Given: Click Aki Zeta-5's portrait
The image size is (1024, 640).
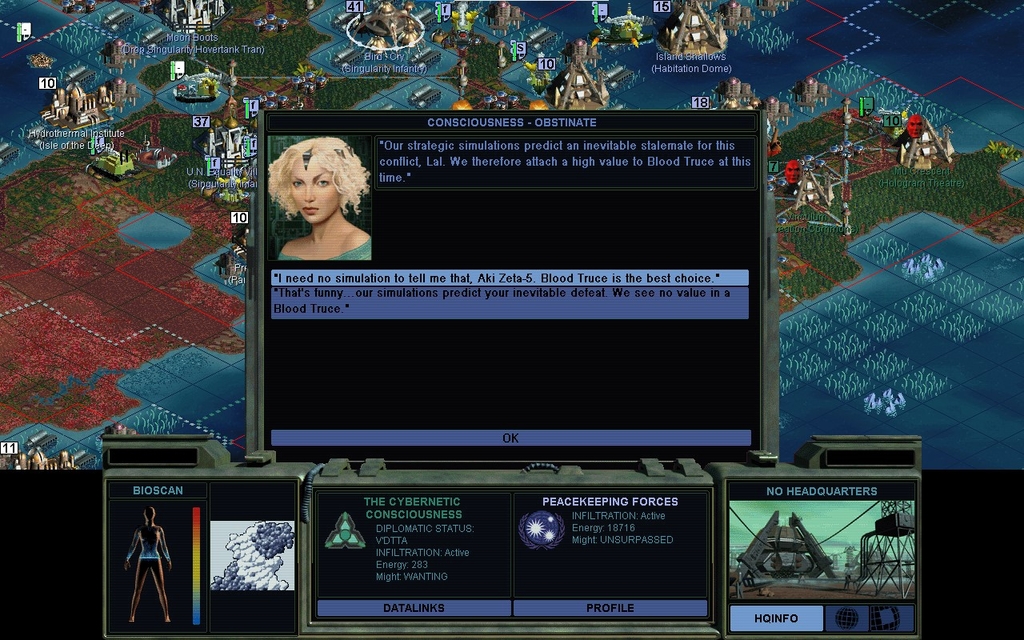Looking at the screenshot, I should tap(320, 198).
